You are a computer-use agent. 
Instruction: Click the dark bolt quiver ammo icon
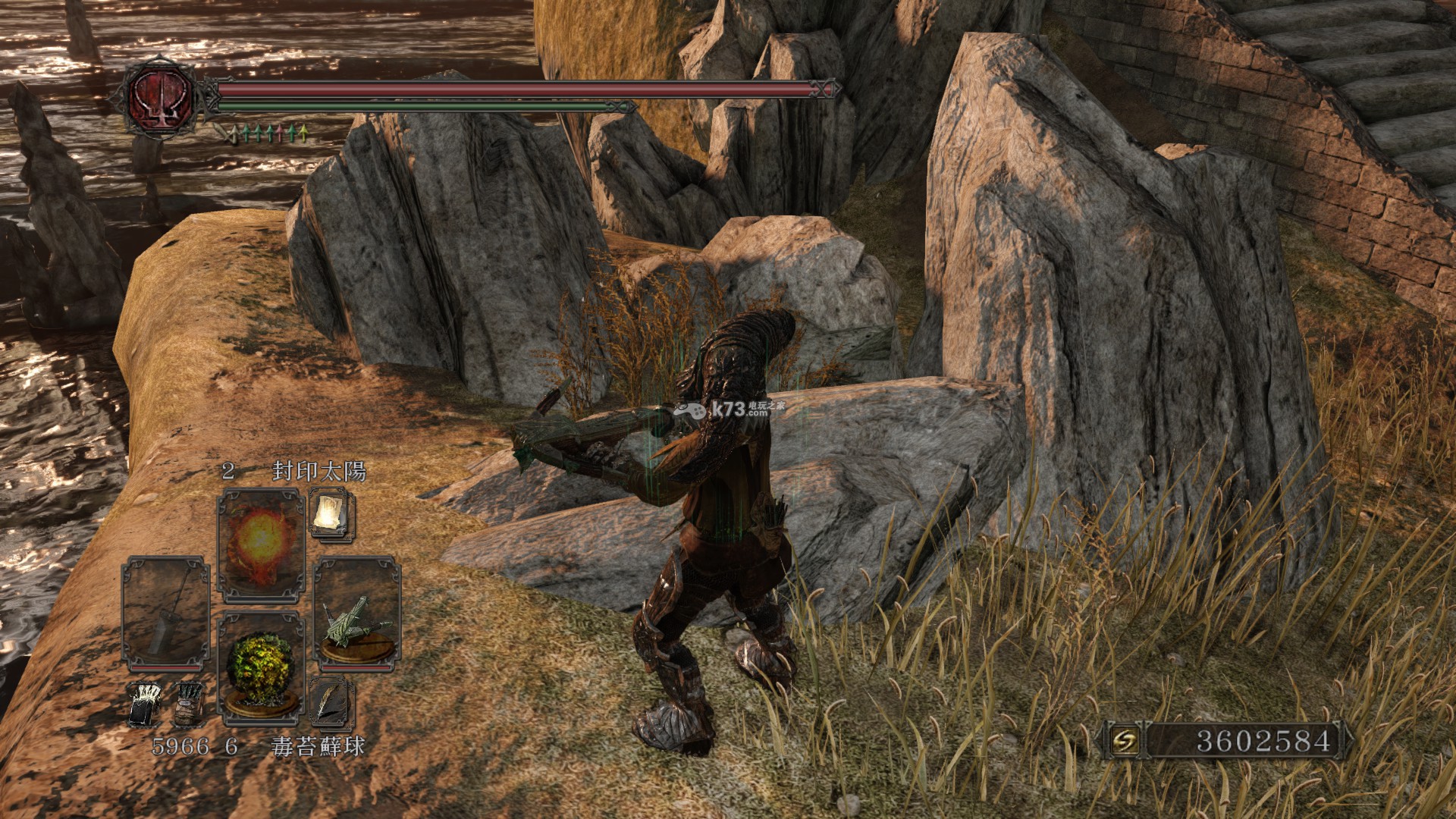pyautogui.click(x=187, y=705)
